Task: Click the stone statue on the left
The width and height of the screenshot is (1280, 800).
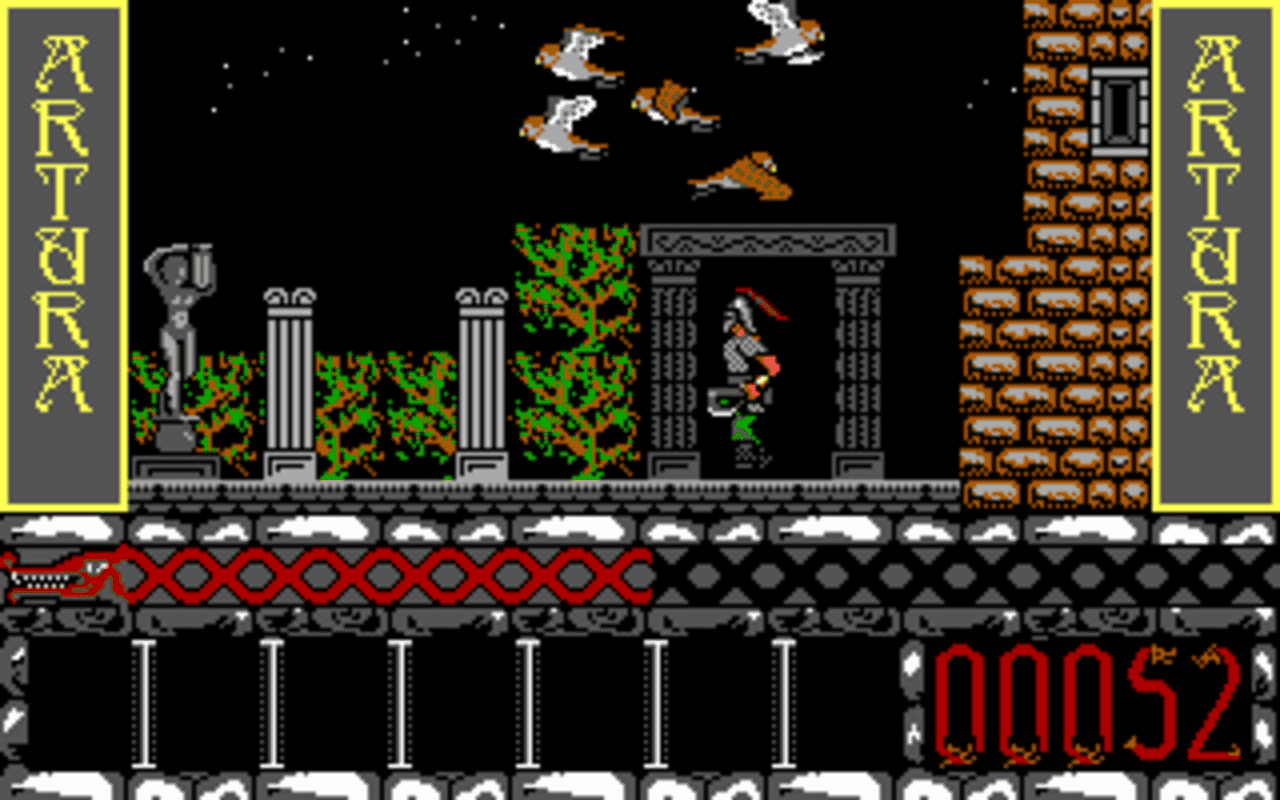Action: tap(180, 330)
